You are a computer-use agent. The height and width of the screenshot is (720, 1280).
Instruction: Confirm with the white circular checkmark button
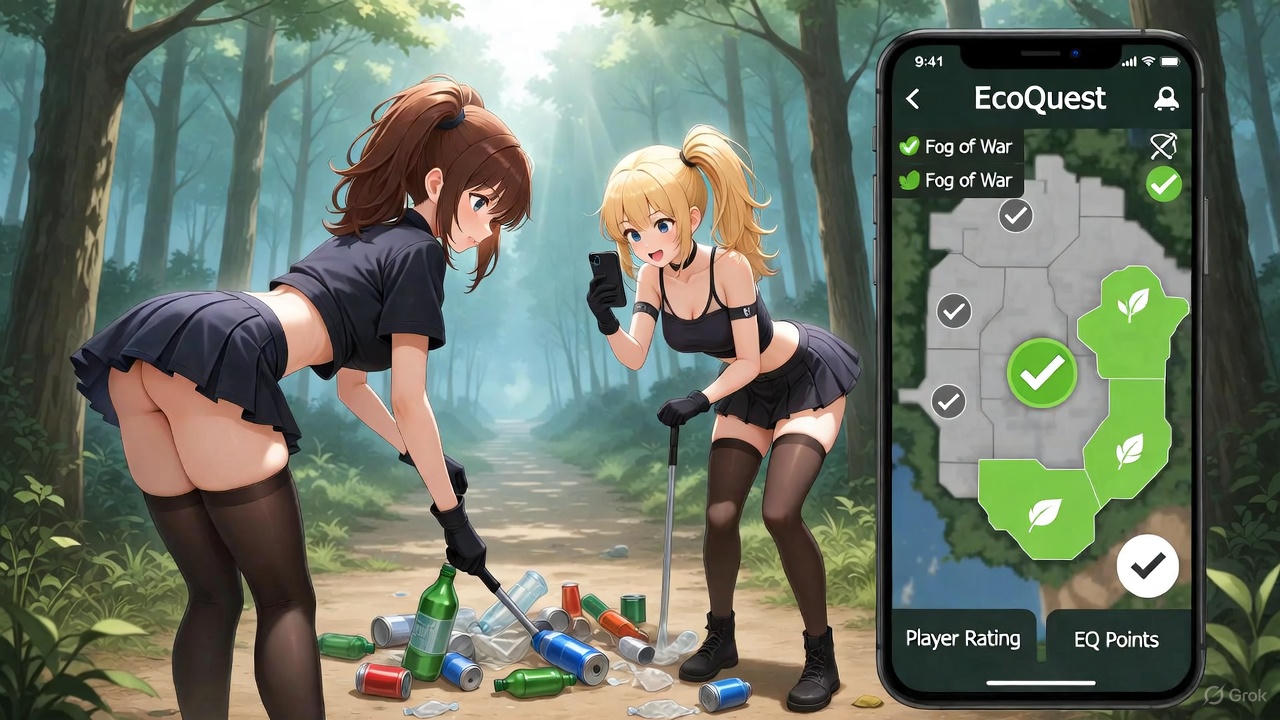click(x=1147, y=566)
